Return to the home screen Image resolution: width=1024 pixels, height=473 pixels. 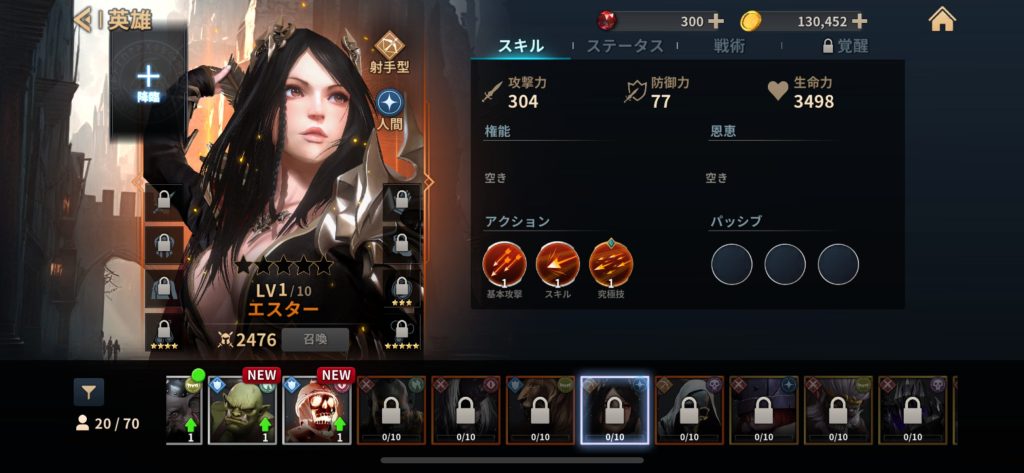point(942,20)
